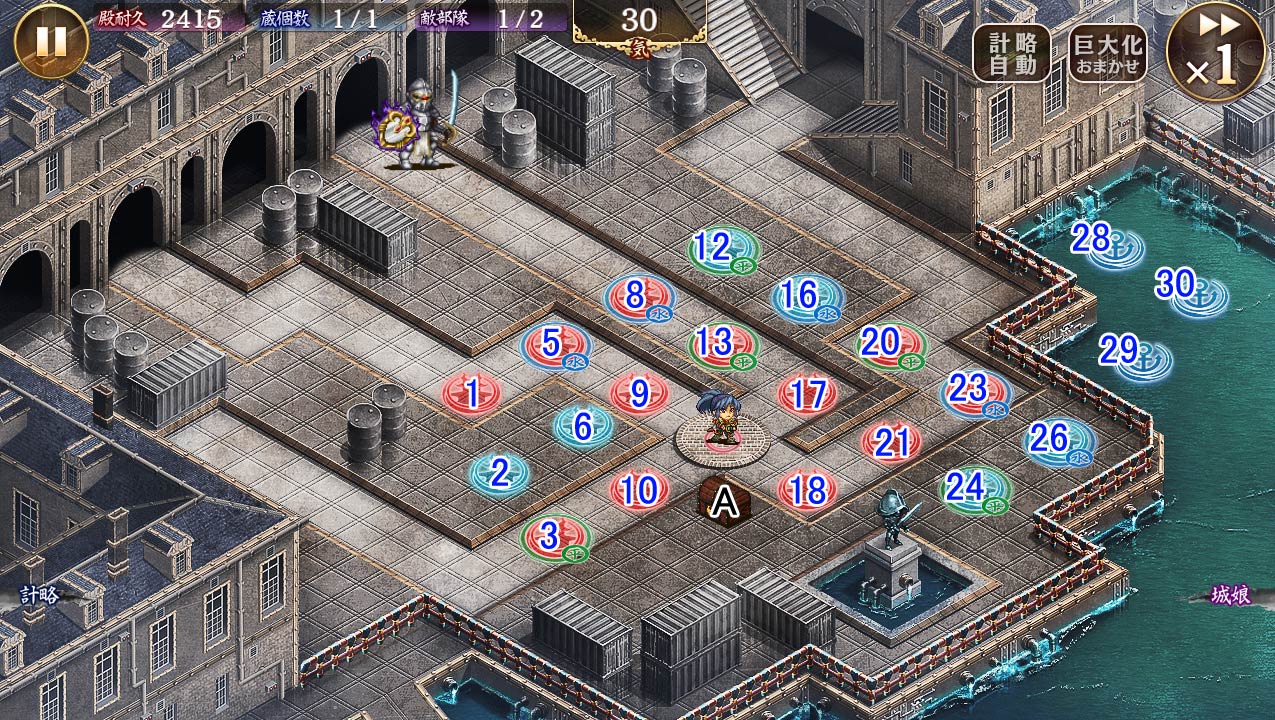
Task: Toggle 計略自動 auto-stratagem button
Action: [x=1011, y=53]
